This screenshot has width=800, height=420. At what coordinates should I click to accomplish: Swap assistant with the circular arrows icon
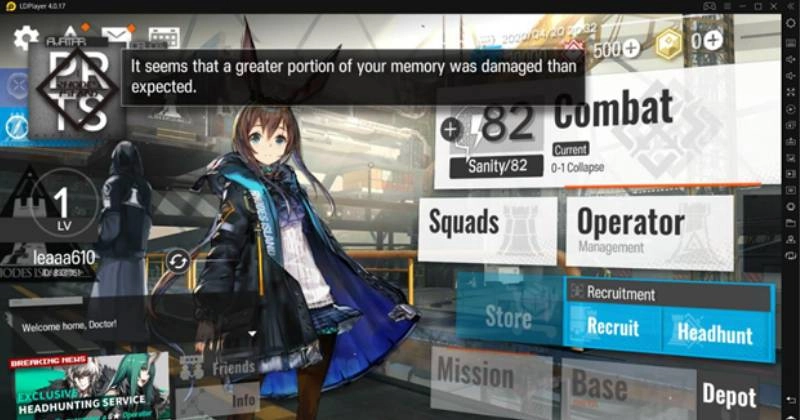[178, 262]
